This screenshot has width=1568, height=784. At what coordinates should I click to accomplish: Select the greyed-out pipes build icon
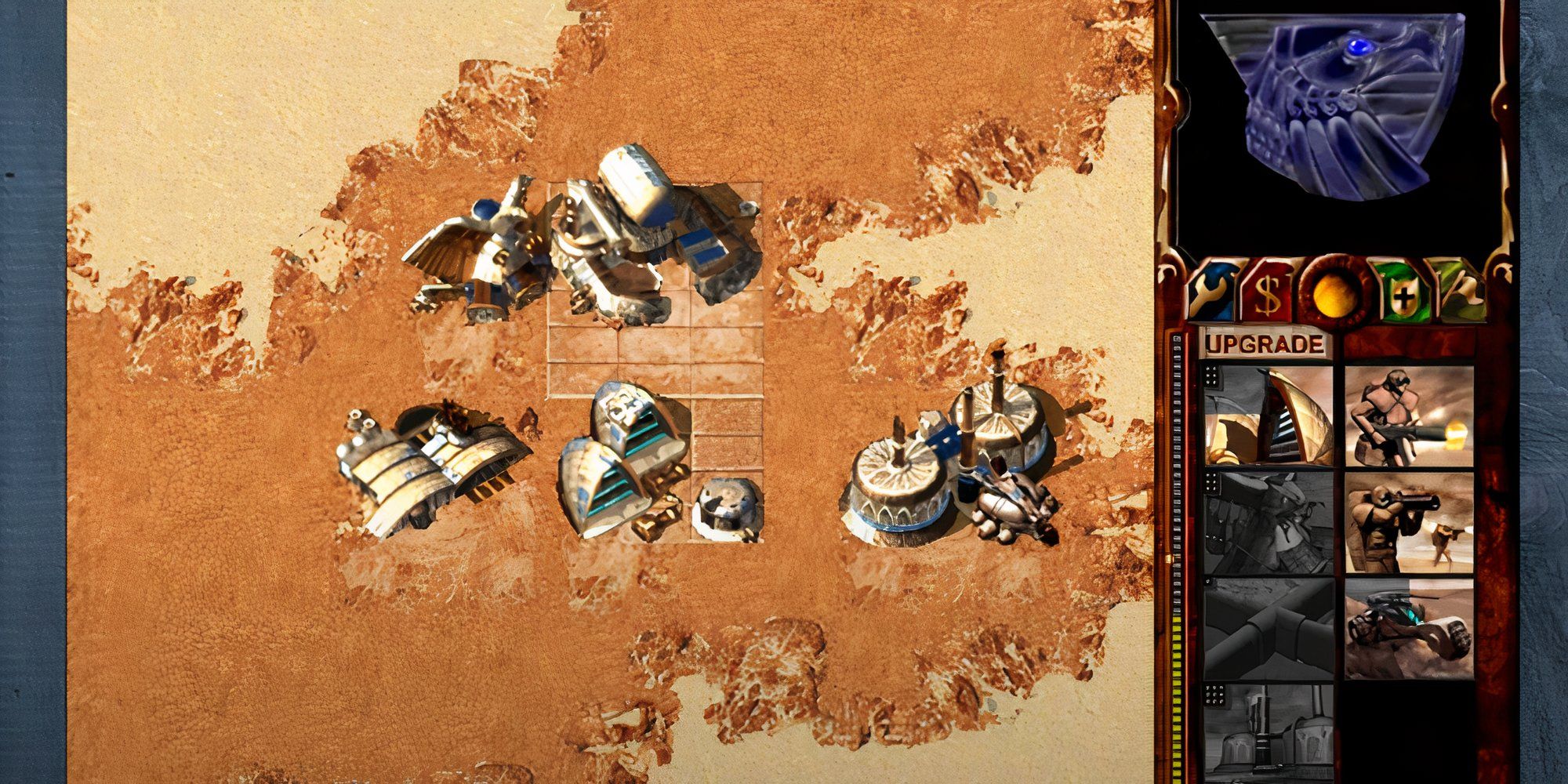pos(1268,628)
